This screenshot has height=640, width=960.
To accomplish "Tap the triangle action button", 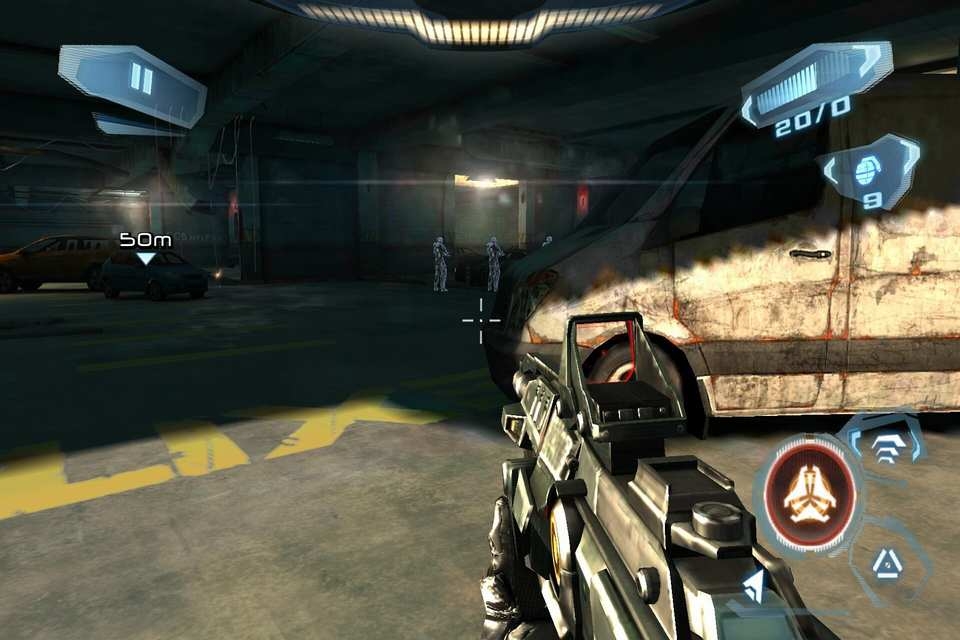I will (x=887, y=563).
